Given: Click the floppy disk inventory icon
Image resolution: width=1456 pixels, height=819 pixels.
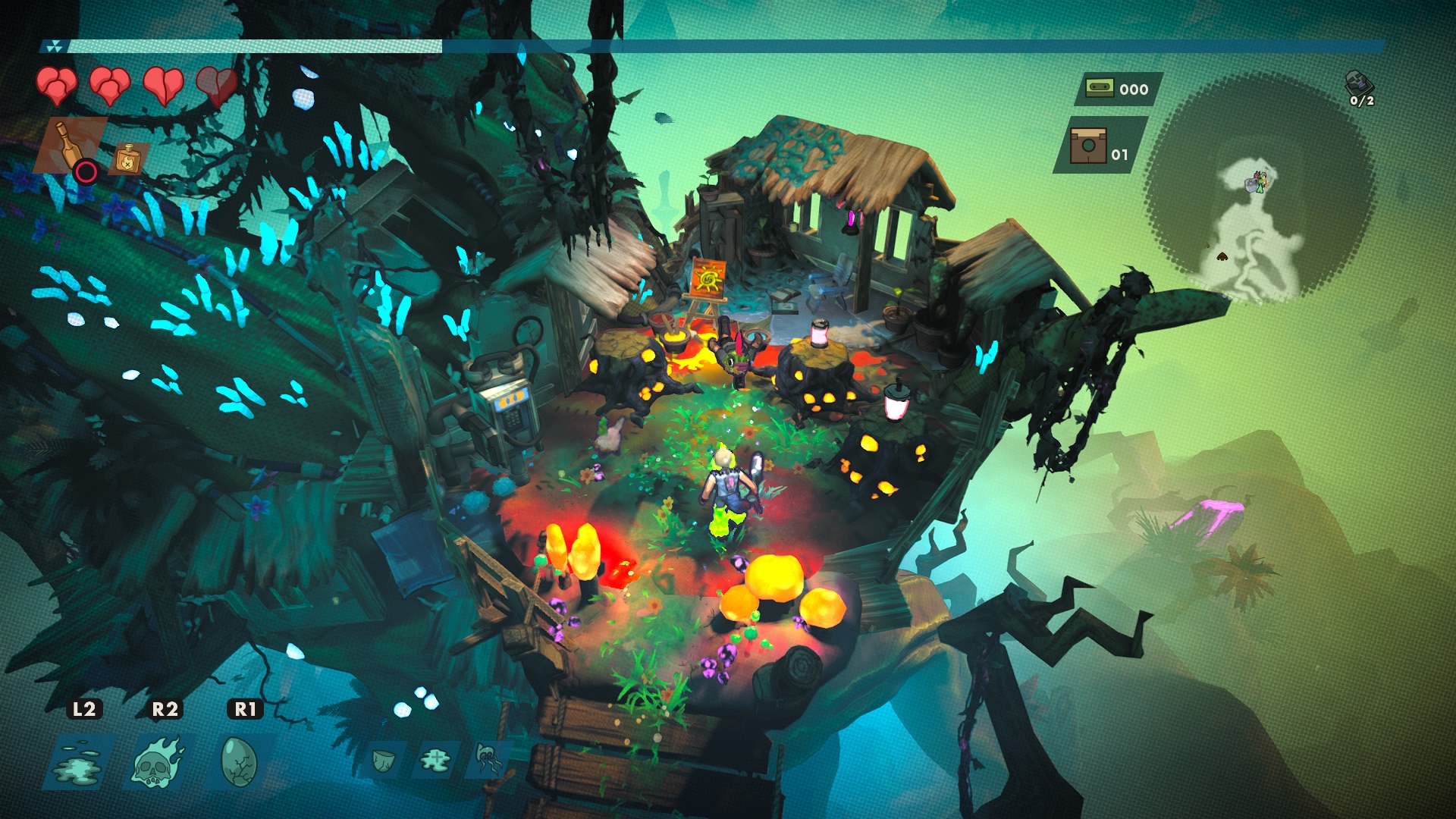Looking at the screenshot, I should coord(1088,146).
